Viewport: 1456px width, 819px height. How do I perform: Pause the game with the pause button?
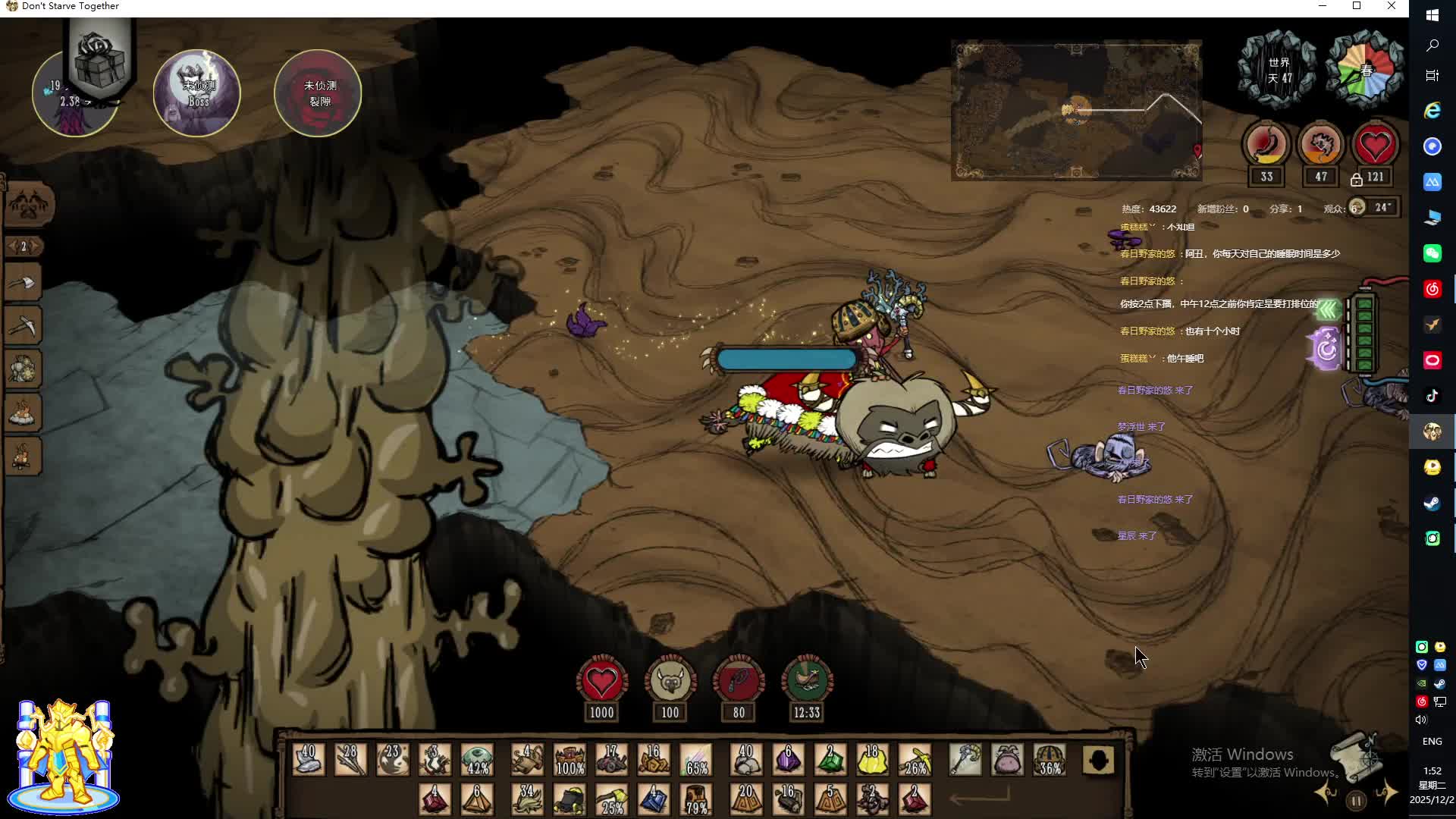(x=1356, y=800)
